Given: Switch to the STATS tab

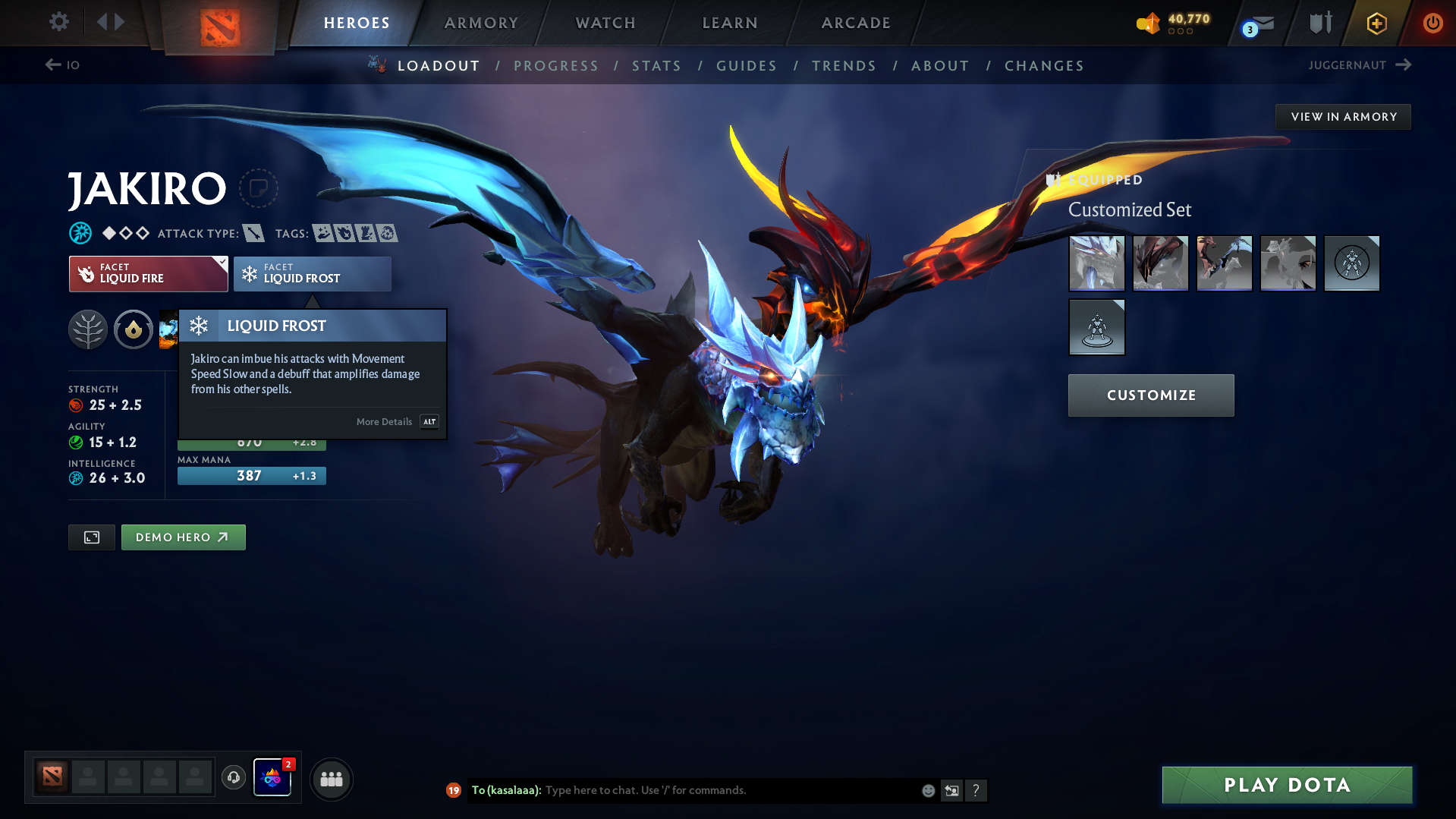Looking at the screenshot, I should click(x=656, y=65).
